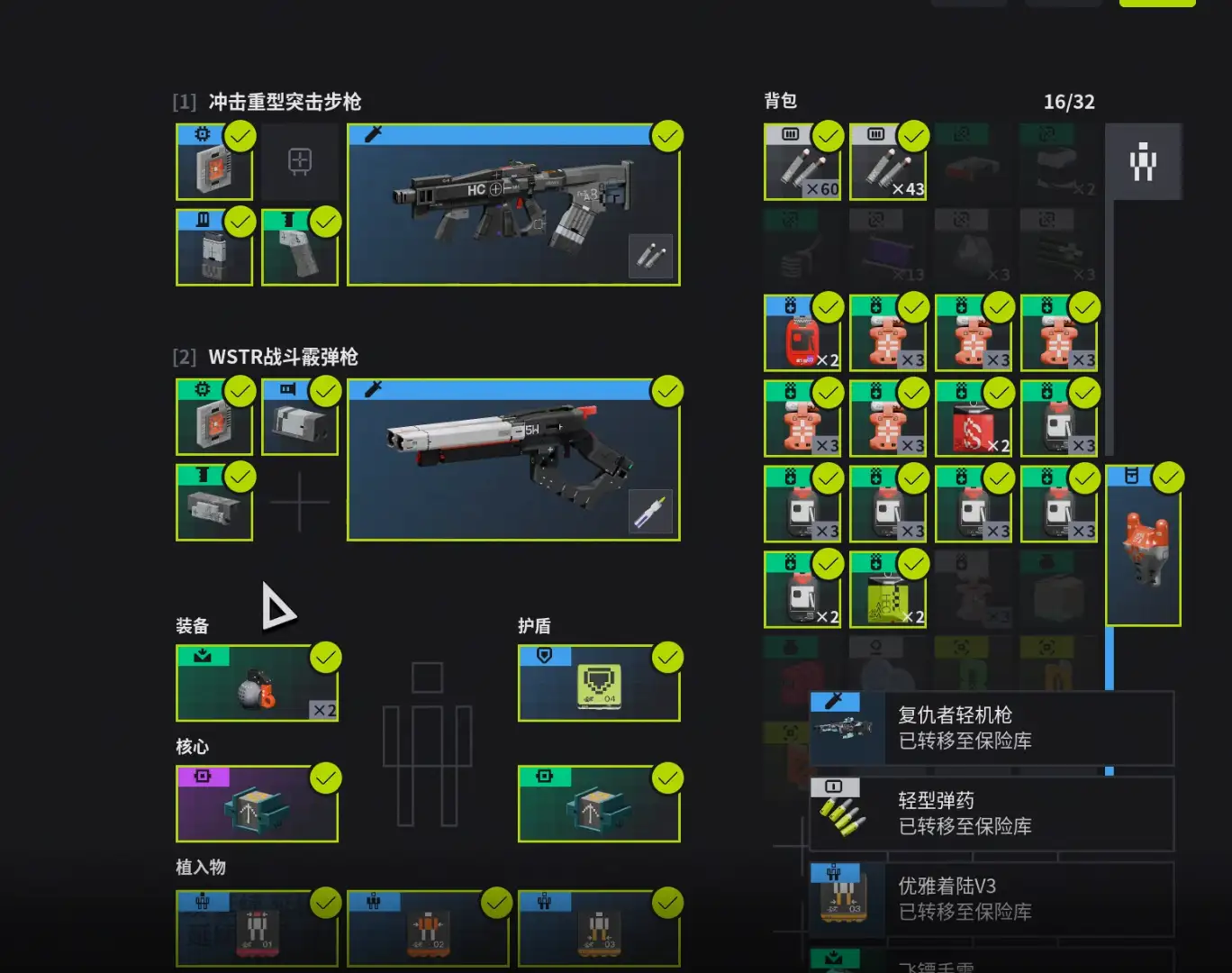The image size is (1232, 973).
Task: Select the shotgun's barrel attachment slot
Action: coord(300,417)
